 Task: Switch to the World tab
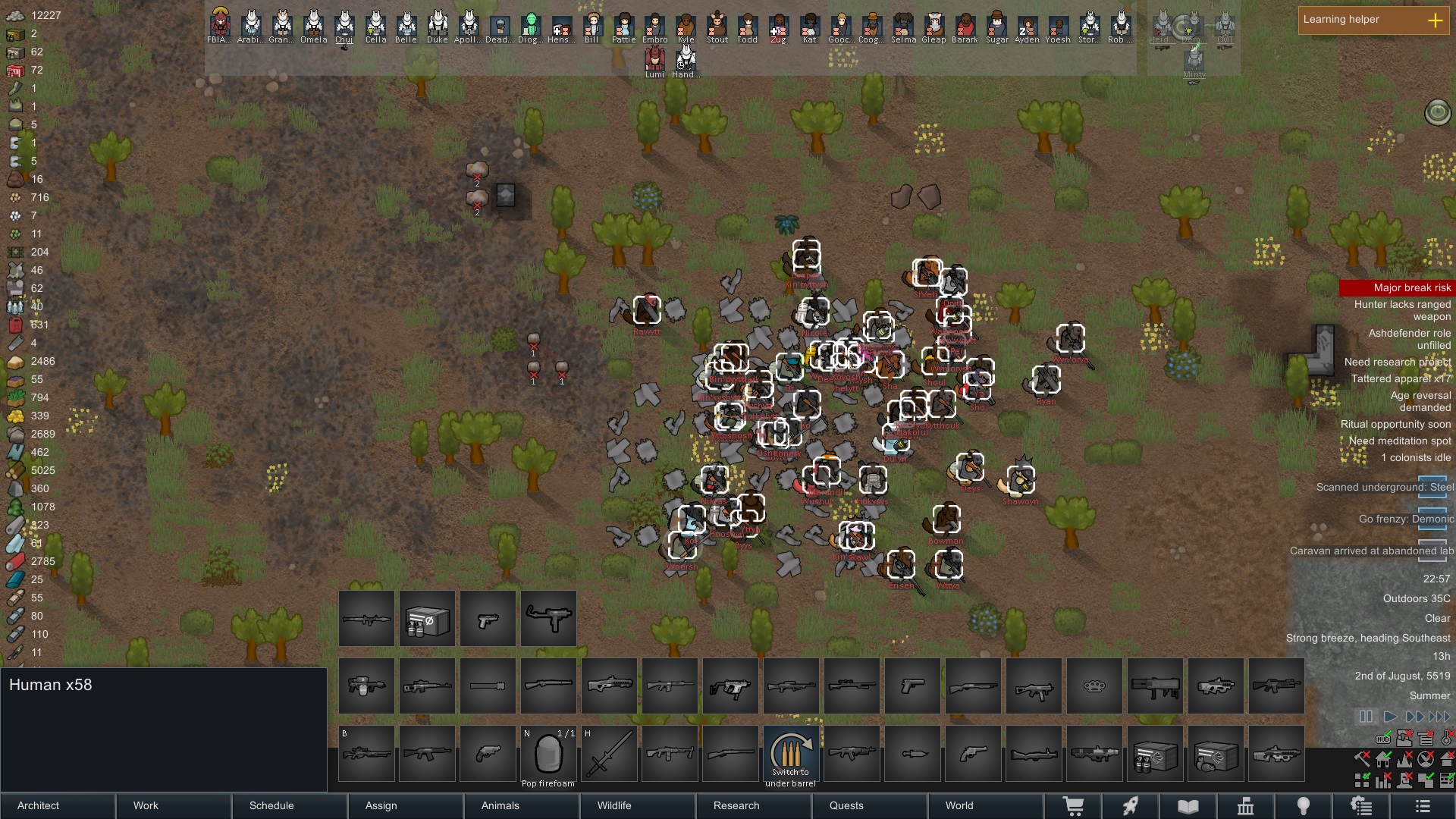959,806
